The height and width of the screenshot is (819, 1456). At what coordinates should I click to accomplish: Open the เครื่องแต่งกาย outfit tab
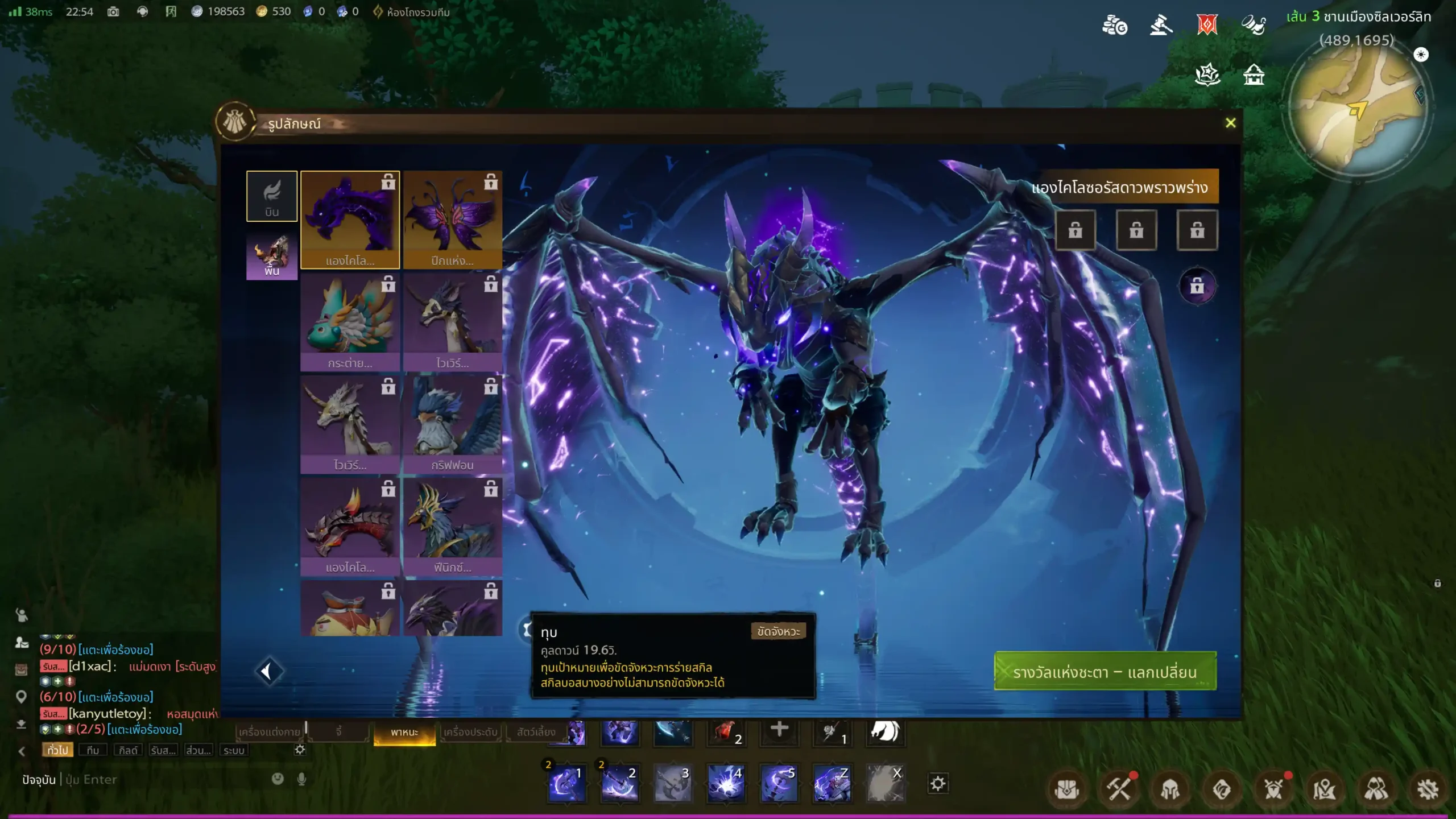click(x=270, y=732)
